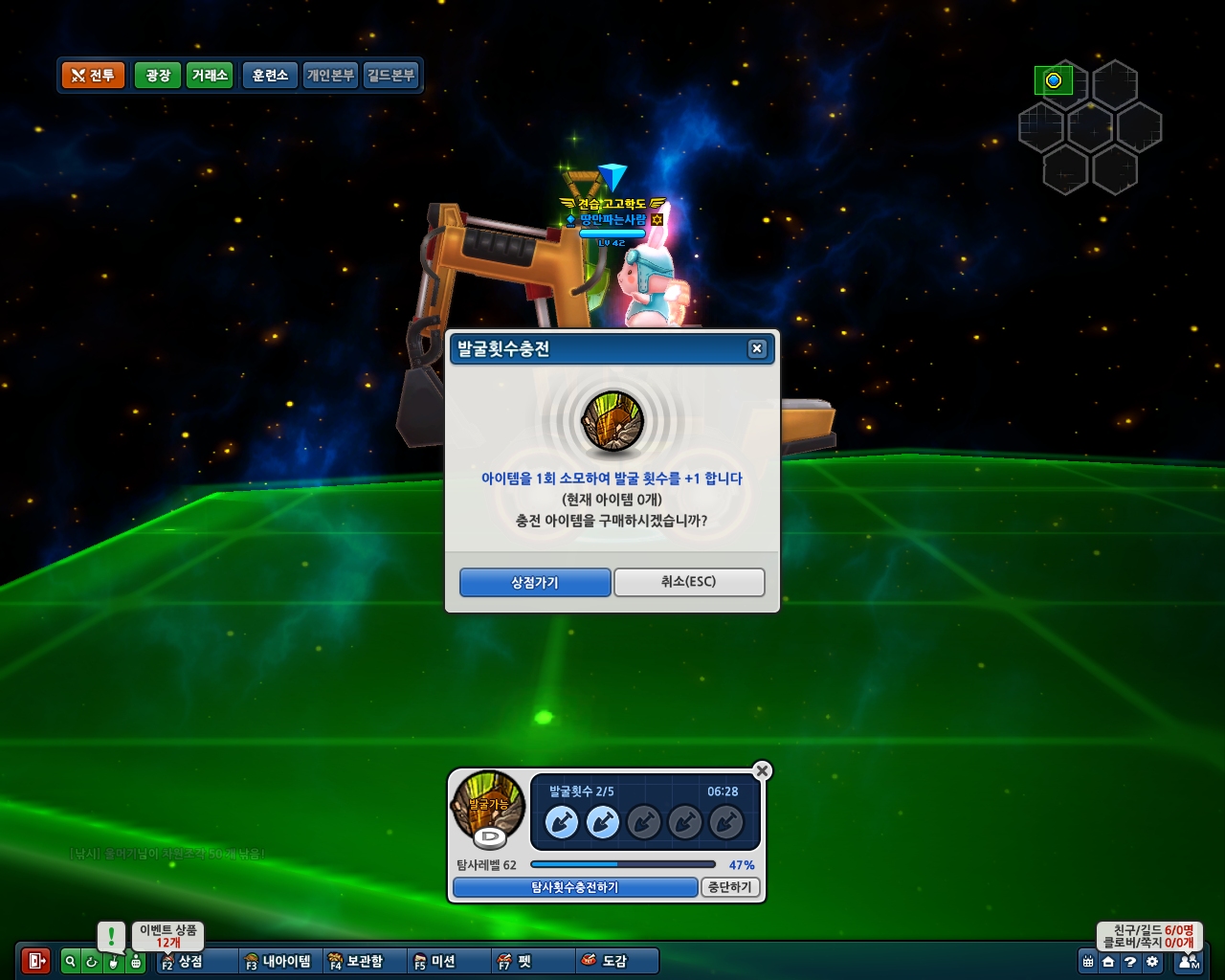Viewport: 1225px width, 980px height.
Task: Open settings with the gear icon
Action: tap(1151, 962)
